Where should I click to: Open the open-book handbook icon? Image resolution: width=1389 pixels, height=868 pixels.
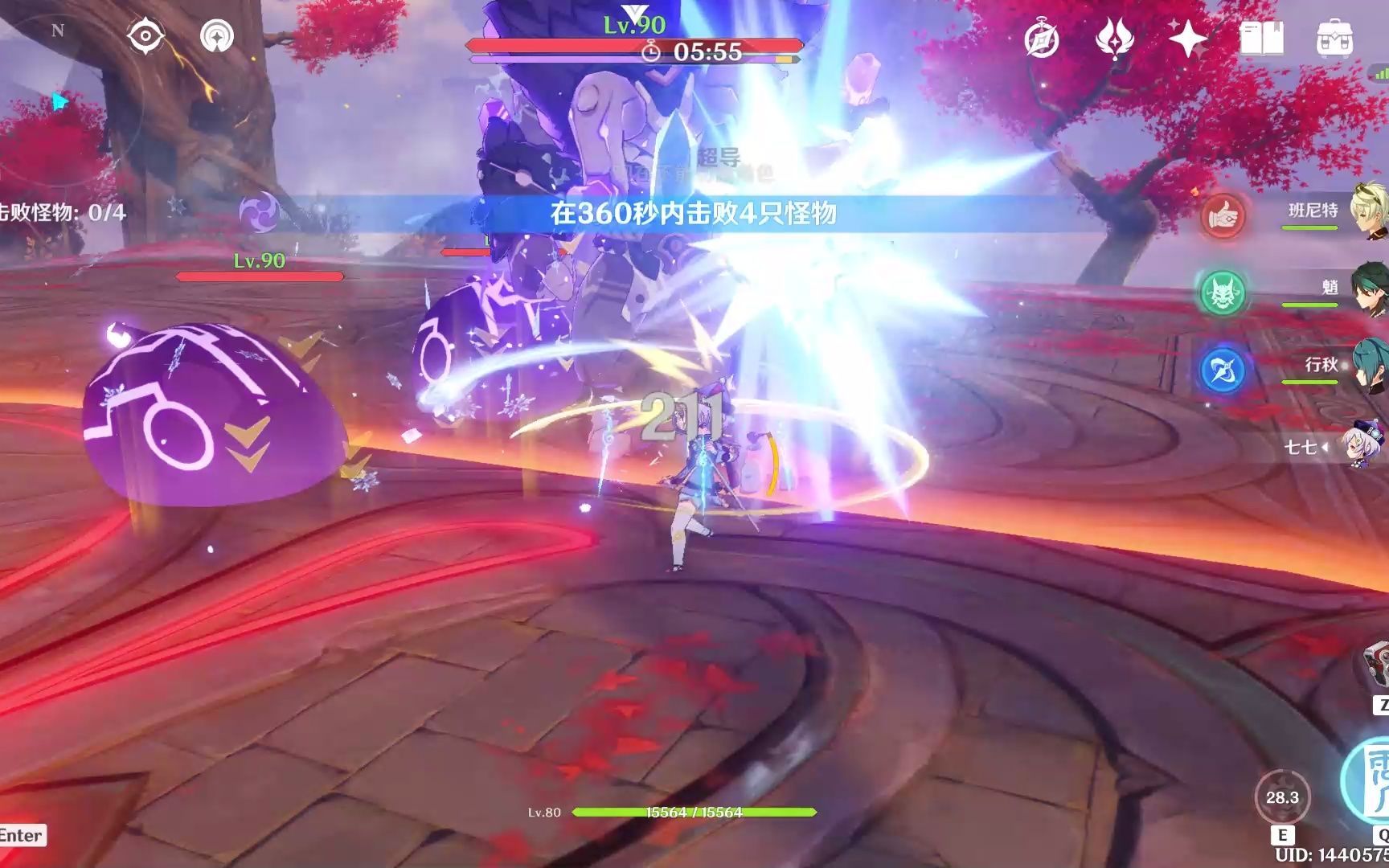(1261, 39)
